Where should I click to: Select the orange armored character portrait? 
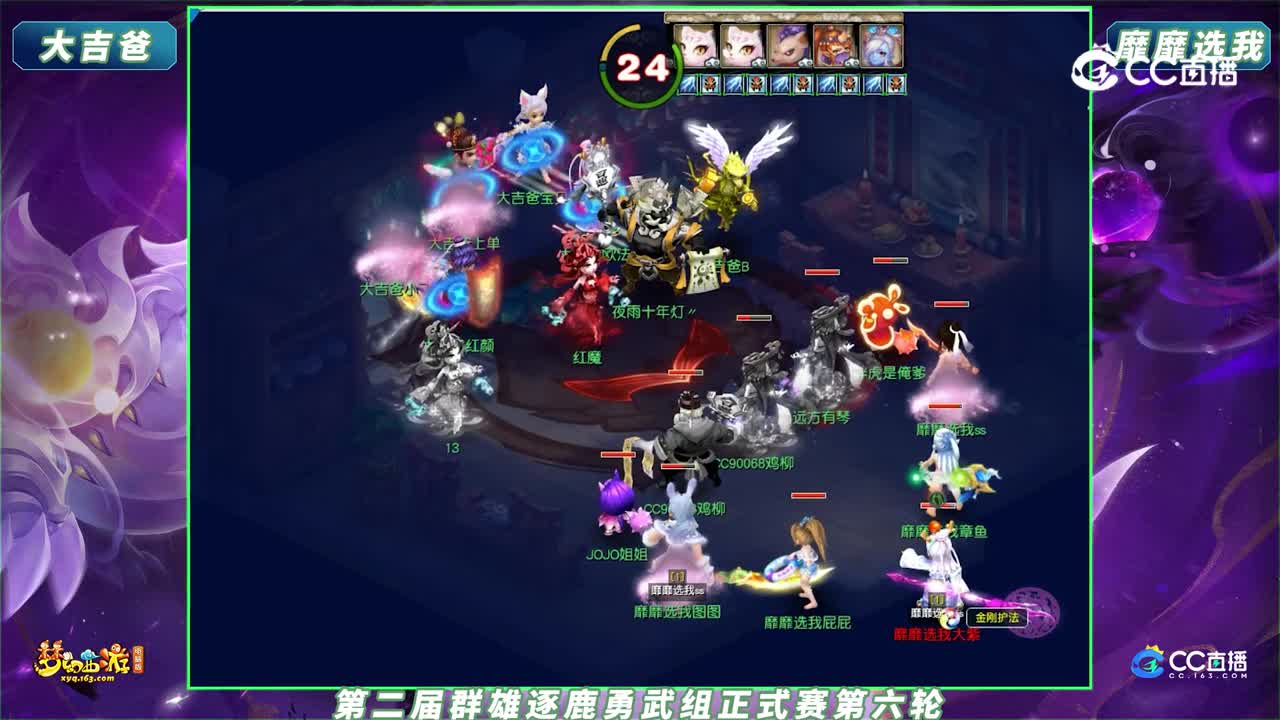(x=831, y=46)
